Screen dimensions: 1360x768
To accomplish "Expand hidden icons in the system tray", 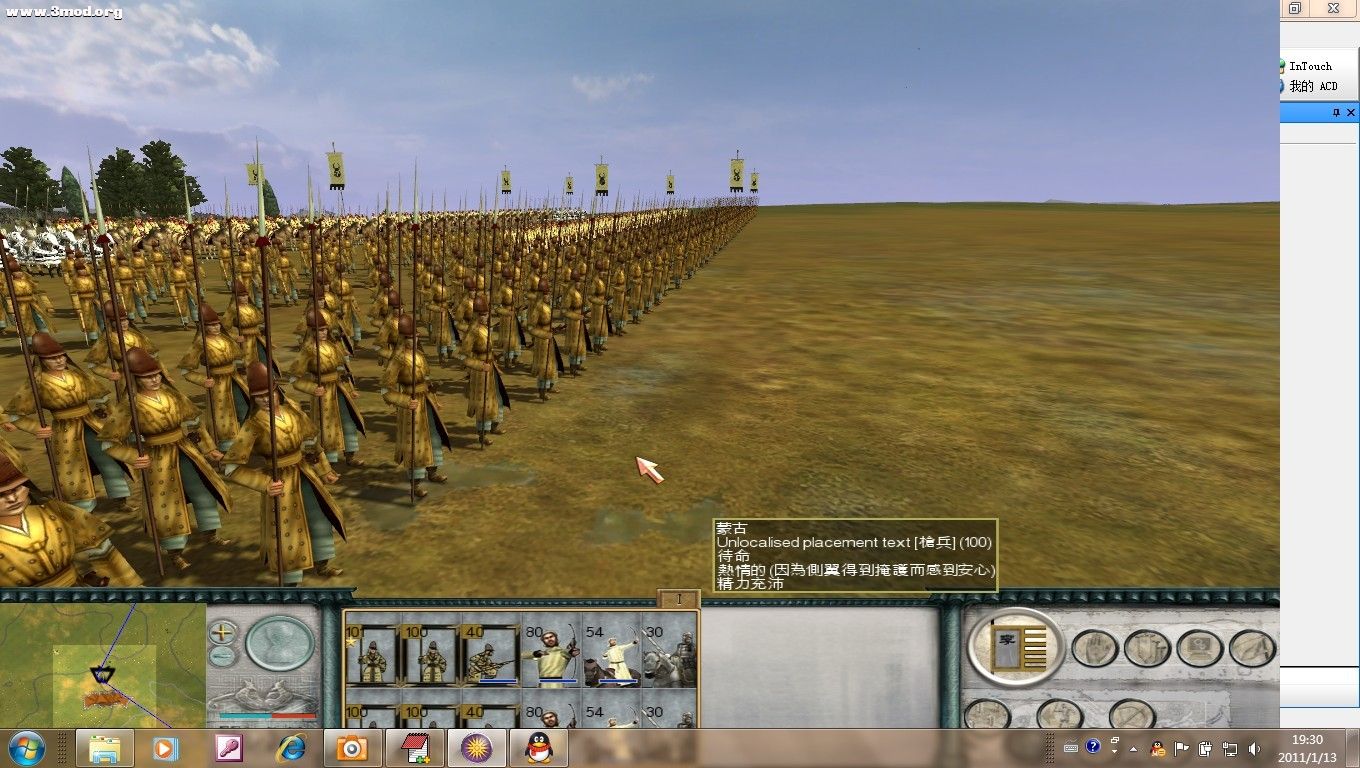I will tap(1133, 749).
